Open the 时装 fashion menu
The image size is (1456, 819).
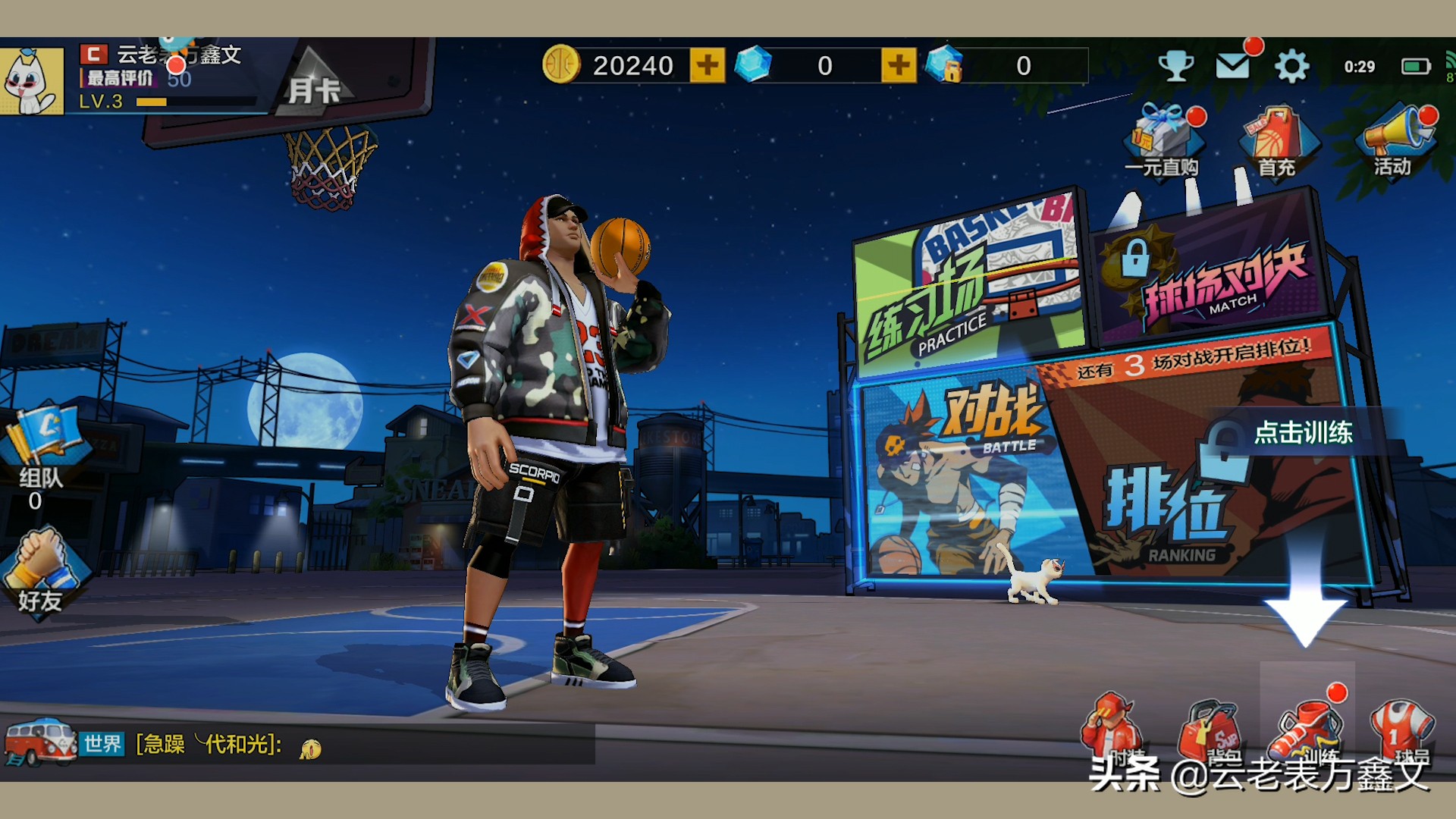pos(1113,730)
